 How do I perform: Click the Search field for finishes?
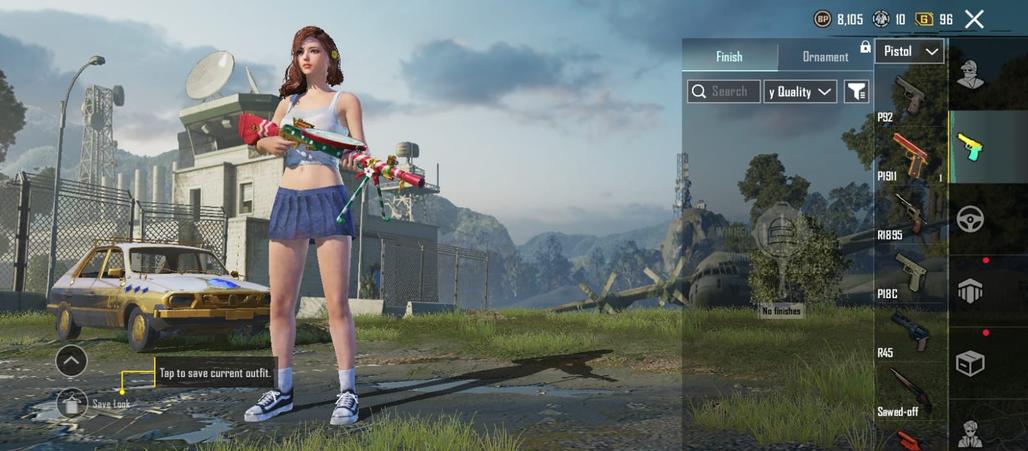pos(724,92)
